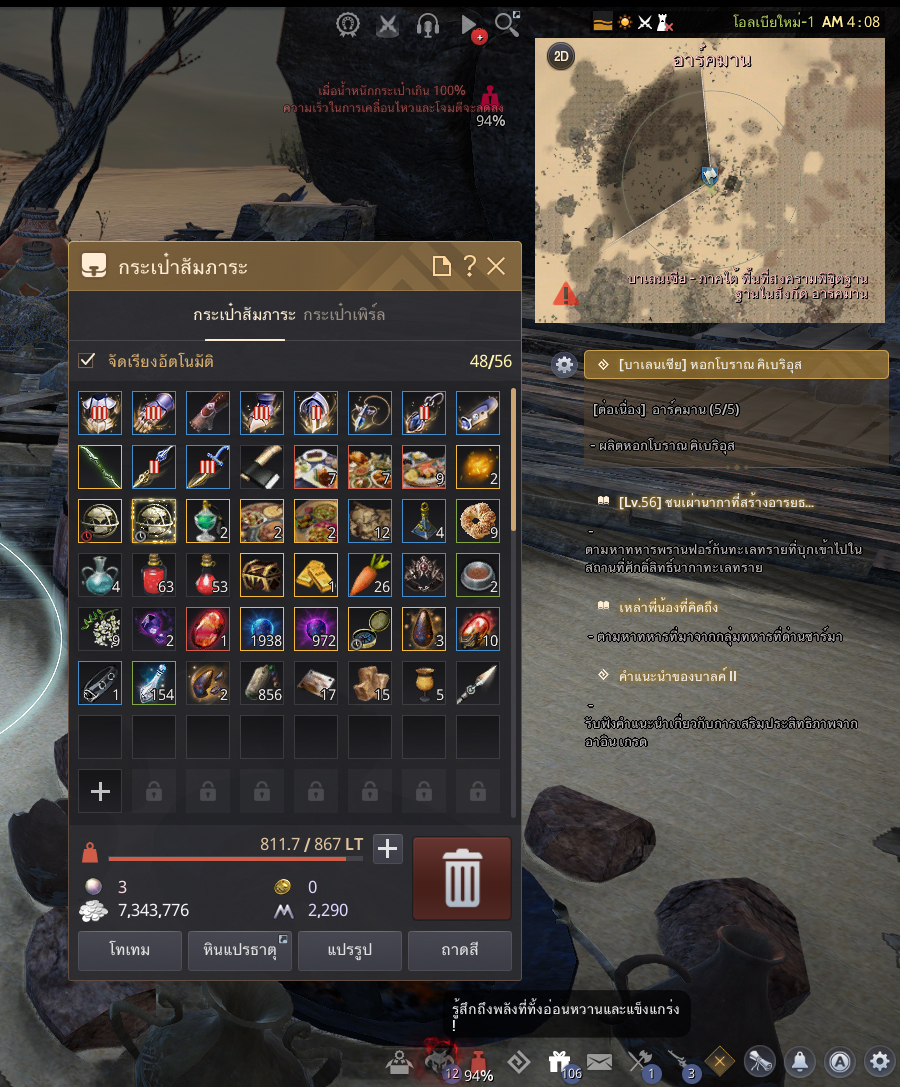Close the inventory window
Viewport: 900px width, 1087px height.
[x=497, y=266]
